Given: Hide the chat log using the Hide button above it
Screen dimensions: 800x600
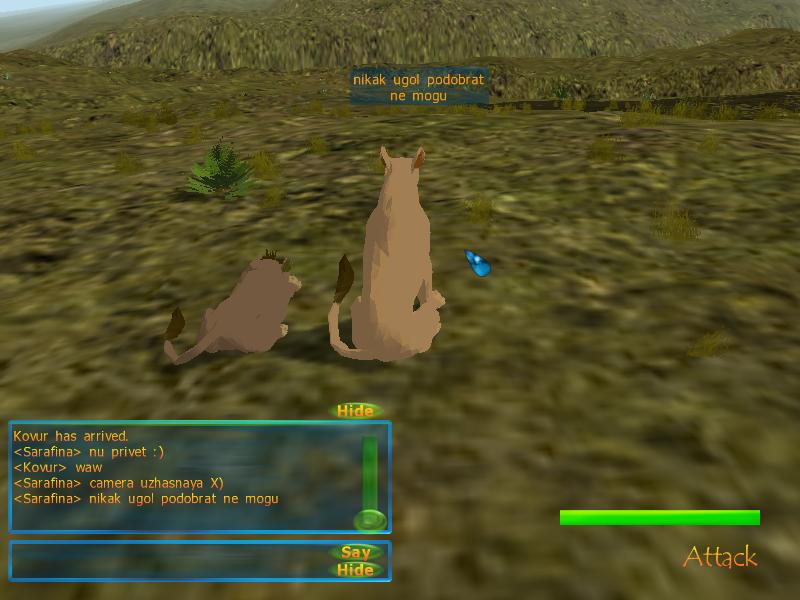Looking at the screenshot, I should [355, 411].
